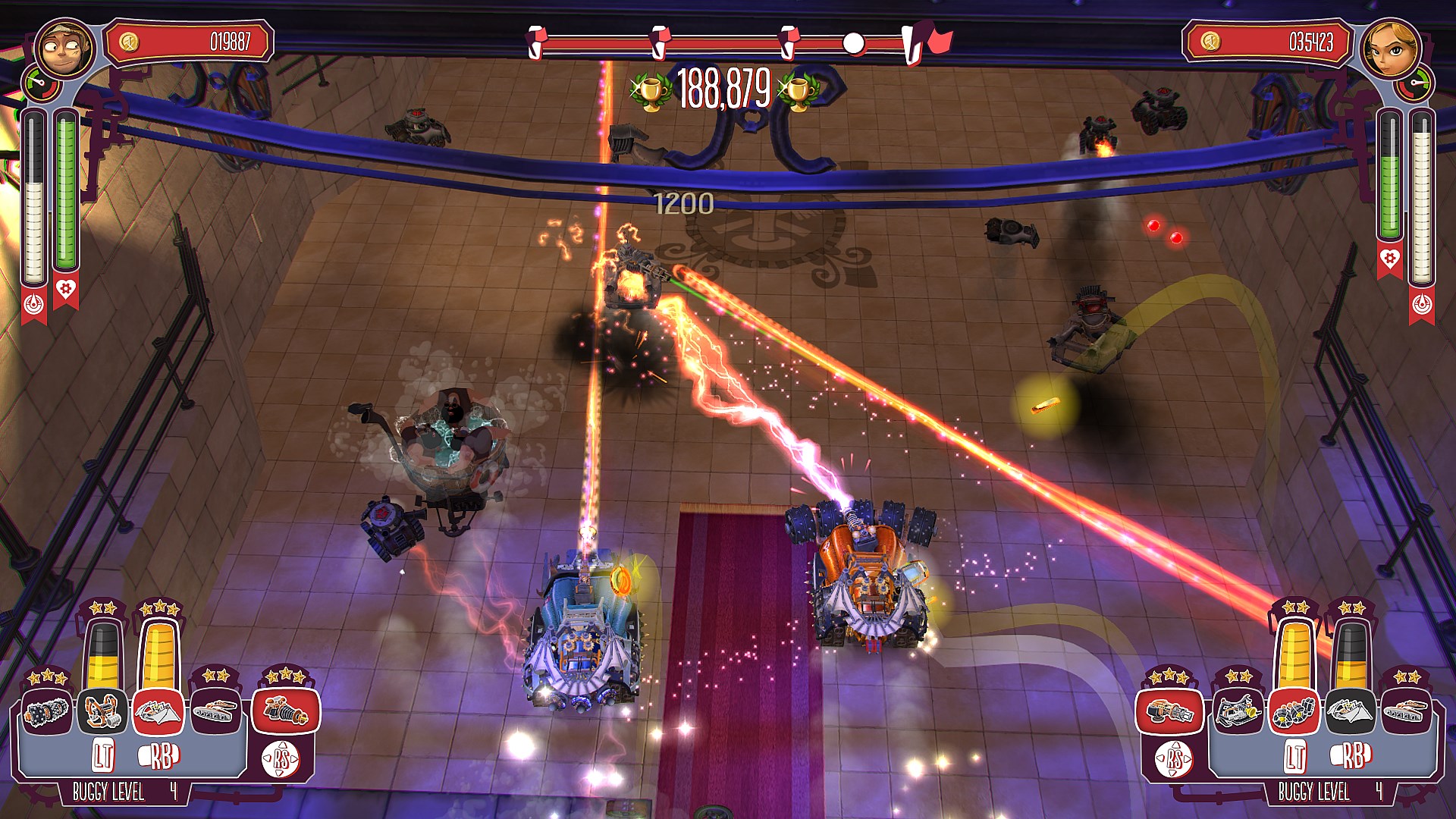Activate left player's white plow blade slot
Image resolution: width=1456 pixels, height=819 pixels.
[x=158, y=711]
